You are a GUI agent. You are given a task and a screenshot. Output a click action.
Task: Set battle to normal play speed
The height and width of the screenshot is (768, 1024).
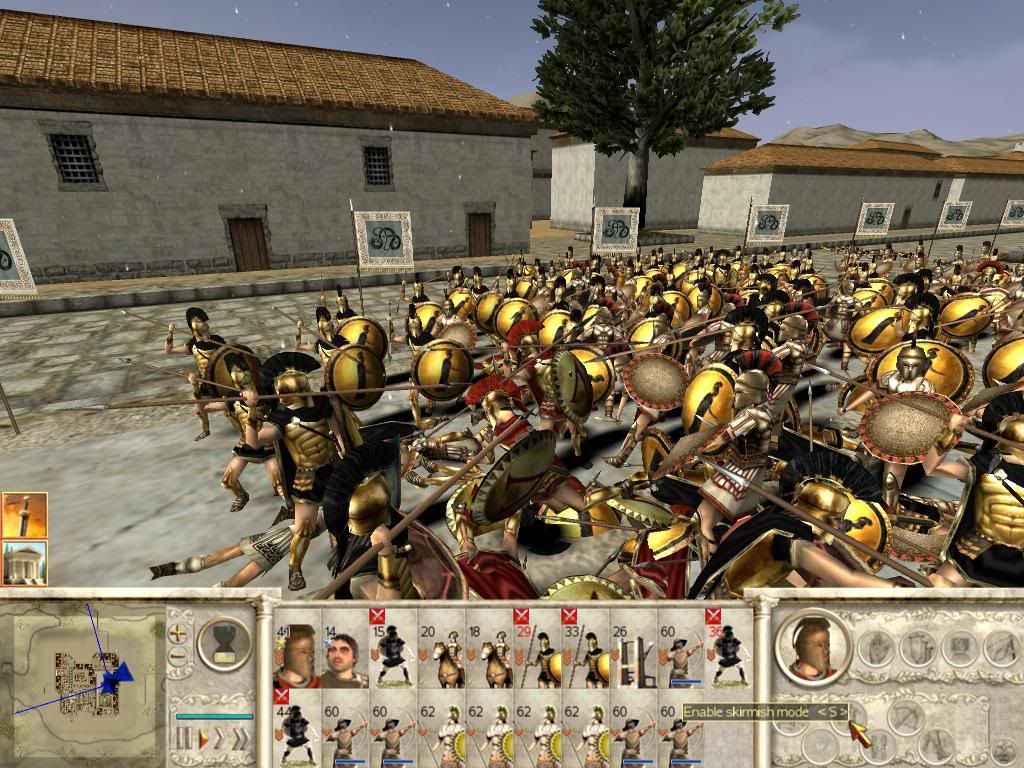point(203,739)
